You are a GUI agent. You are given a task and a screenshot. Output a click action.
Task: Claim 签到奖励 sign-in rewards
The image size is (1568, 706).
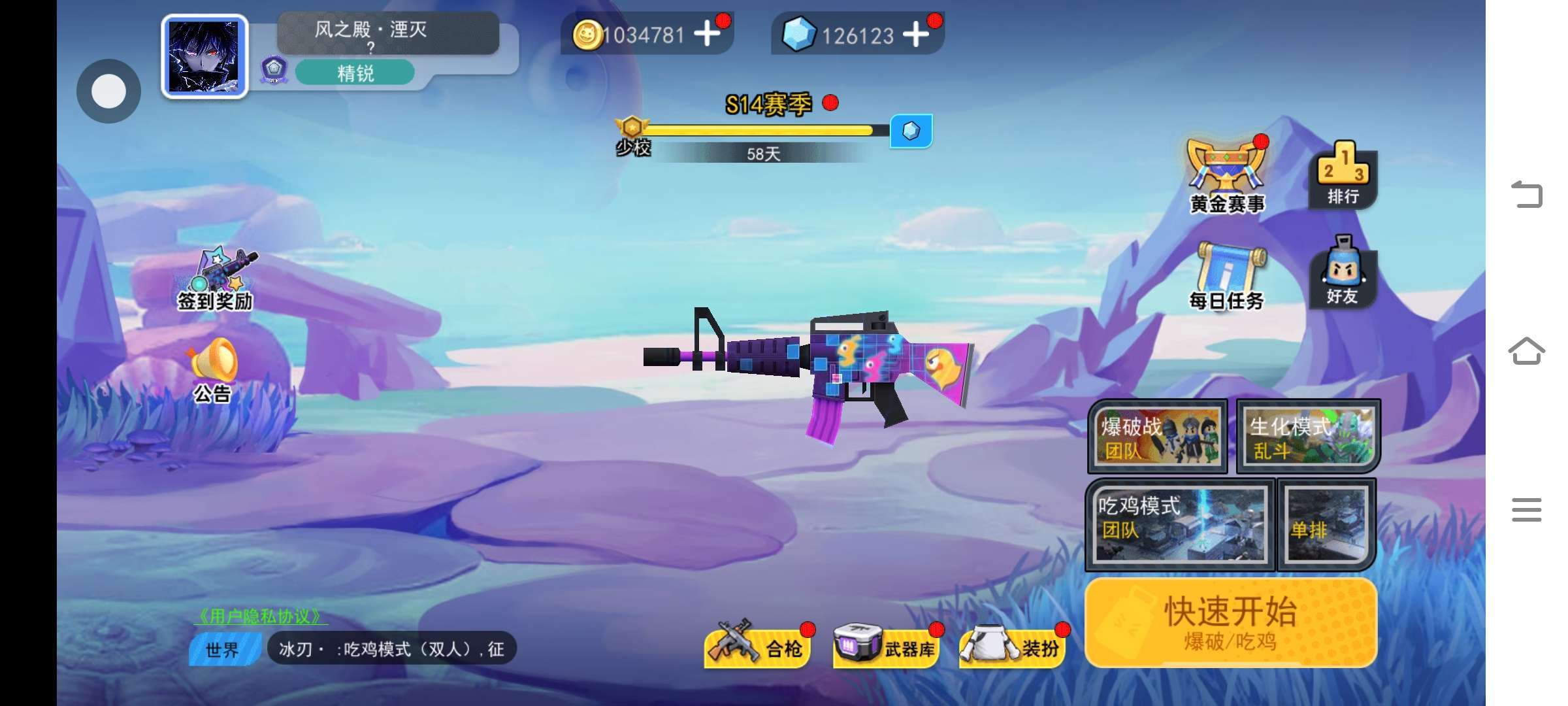click(x=216, y=278)
